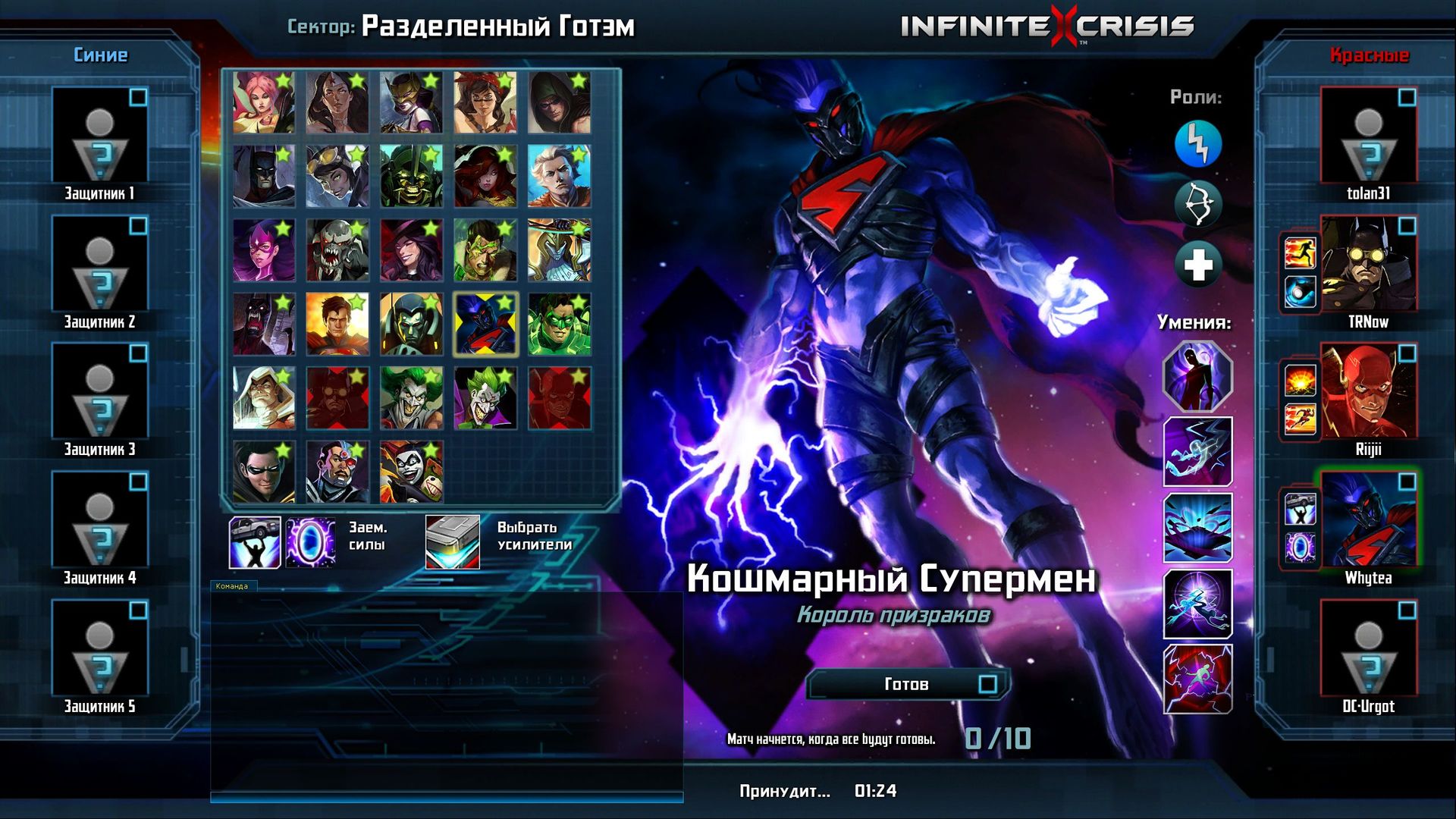Click the Защитник 1 player slot
Screen dimensions: 1456x819
(100, 135)
